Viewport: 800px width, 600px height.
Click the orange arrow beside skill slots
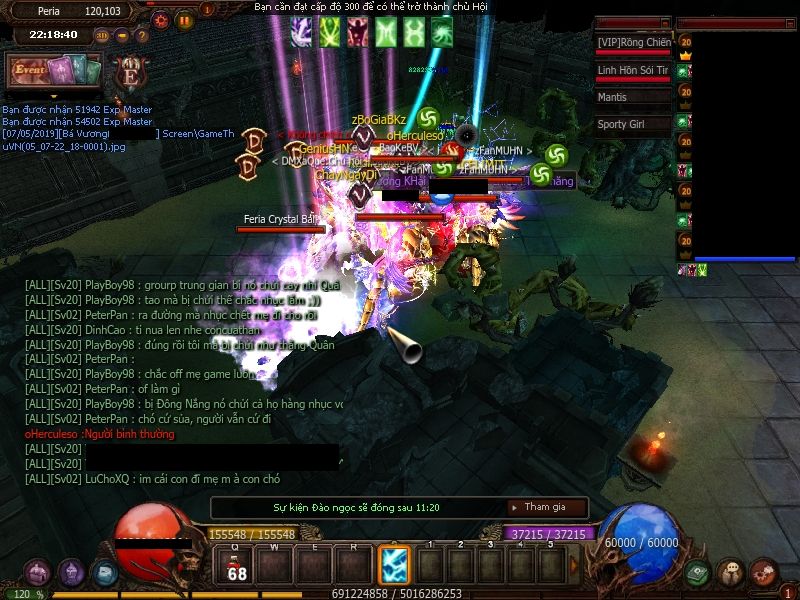click(x=574, y=567)
